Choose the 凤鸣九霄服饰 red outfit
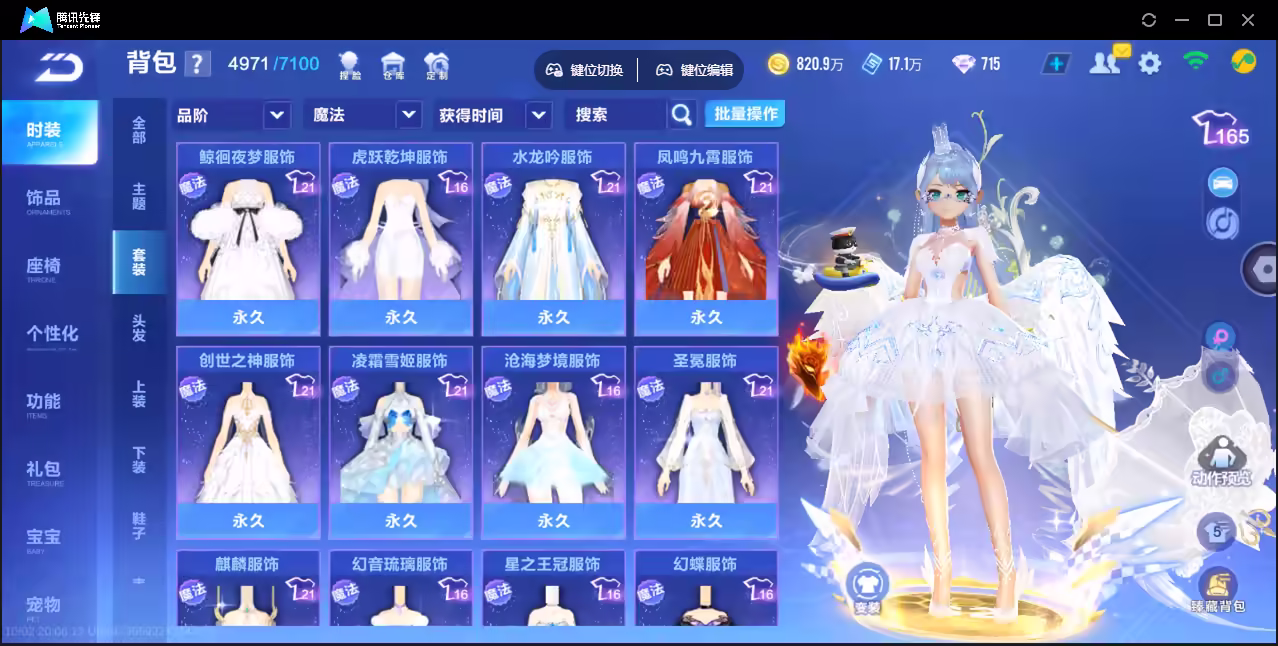Viewport: 1278px width, 646px height. 706,240
